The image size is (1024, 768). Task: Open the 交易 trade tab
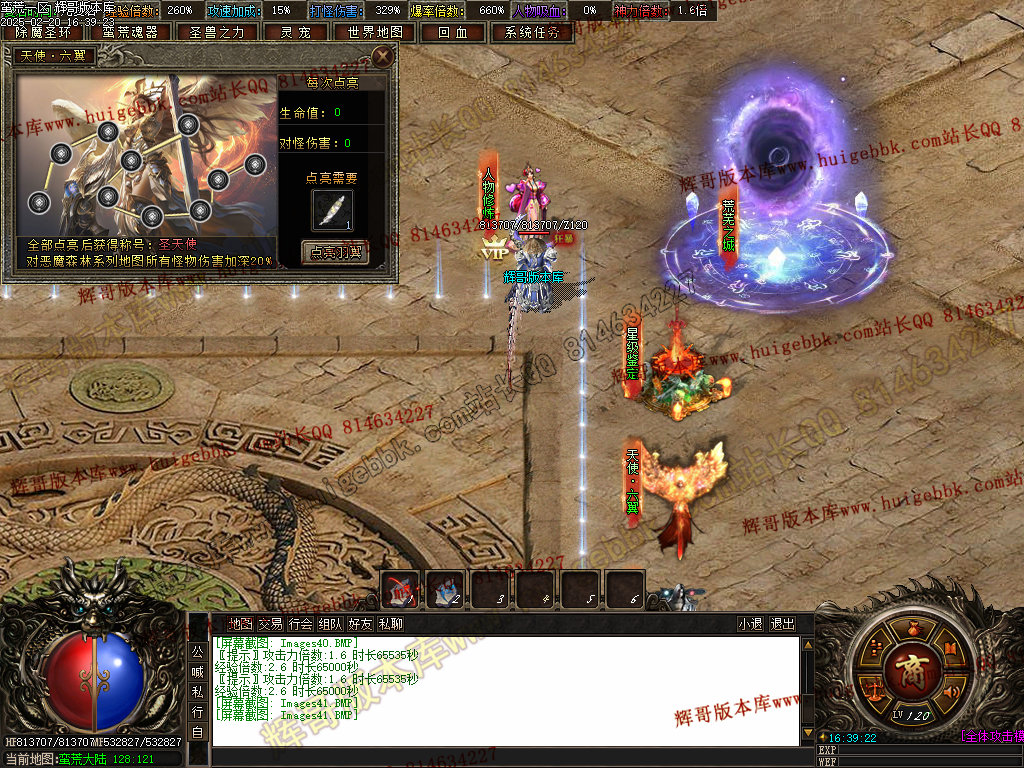(270, 624)
